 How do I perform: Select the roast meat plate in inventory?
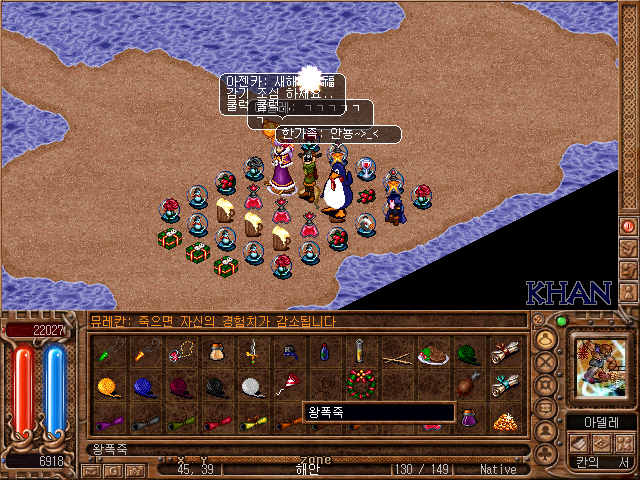point(432,354)
